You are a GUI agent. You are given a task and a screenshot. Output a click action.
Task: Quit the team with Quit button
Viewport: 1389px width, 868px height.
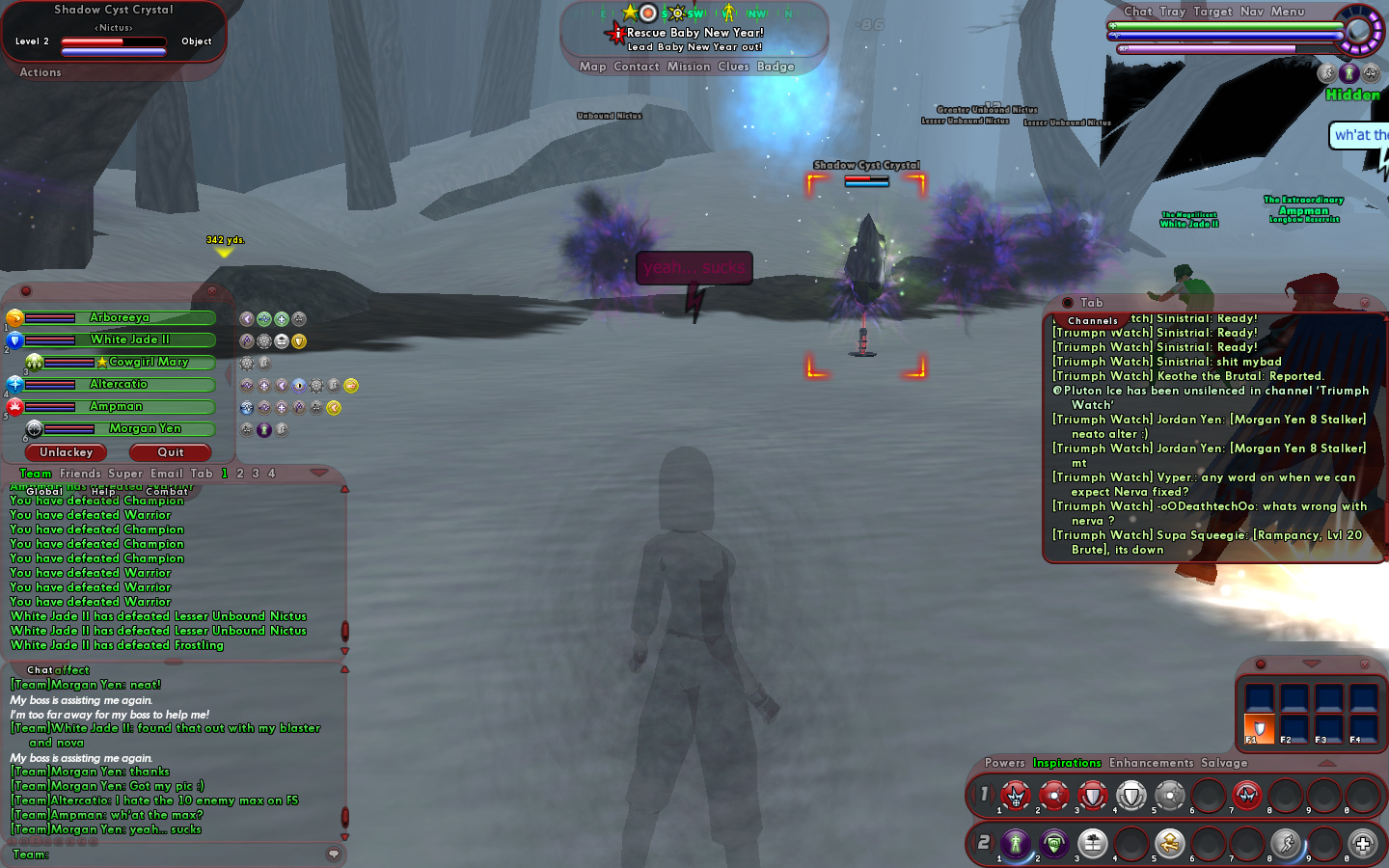(171, 452)
